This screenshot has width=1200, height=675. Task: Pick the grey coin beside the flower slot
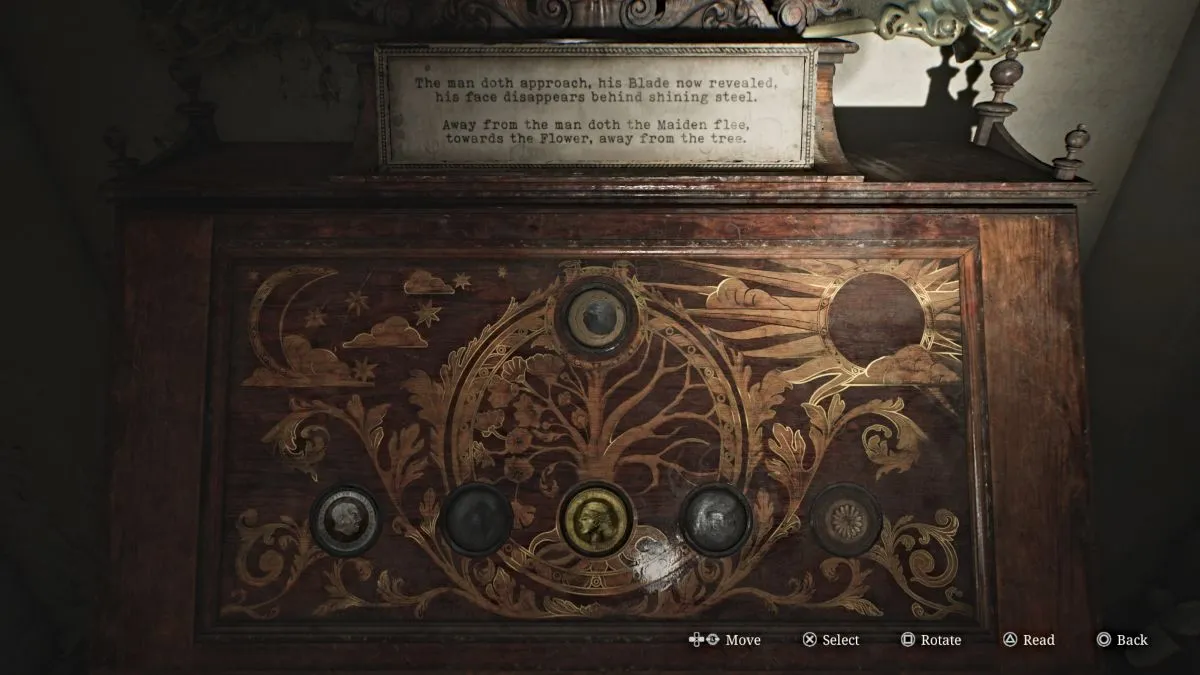(x=716, y=519)
